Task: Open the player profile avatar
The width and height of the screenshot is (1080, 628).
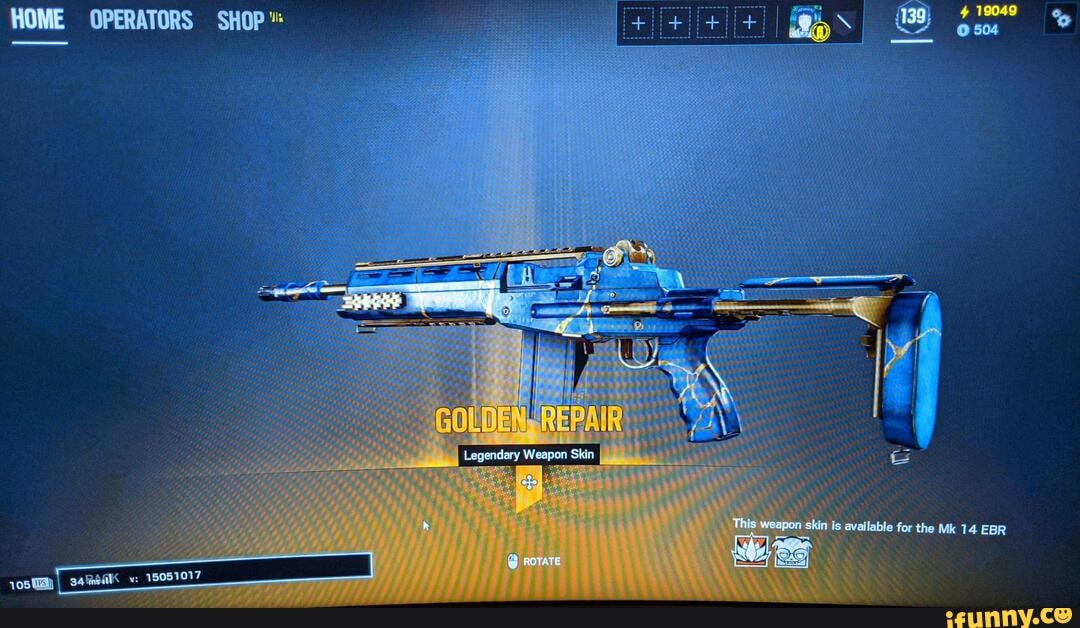Action: [x=805, y=22]
